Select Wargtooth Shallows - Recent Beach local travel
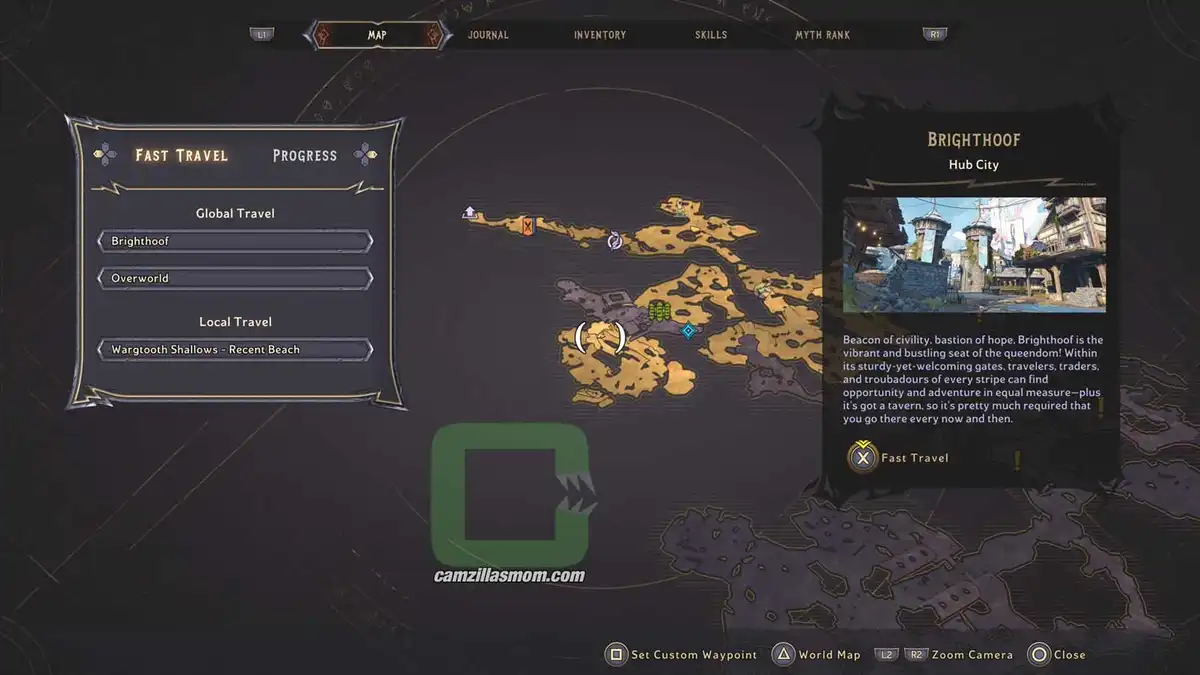Viewport: 1200px width, 675px height. 235,349
